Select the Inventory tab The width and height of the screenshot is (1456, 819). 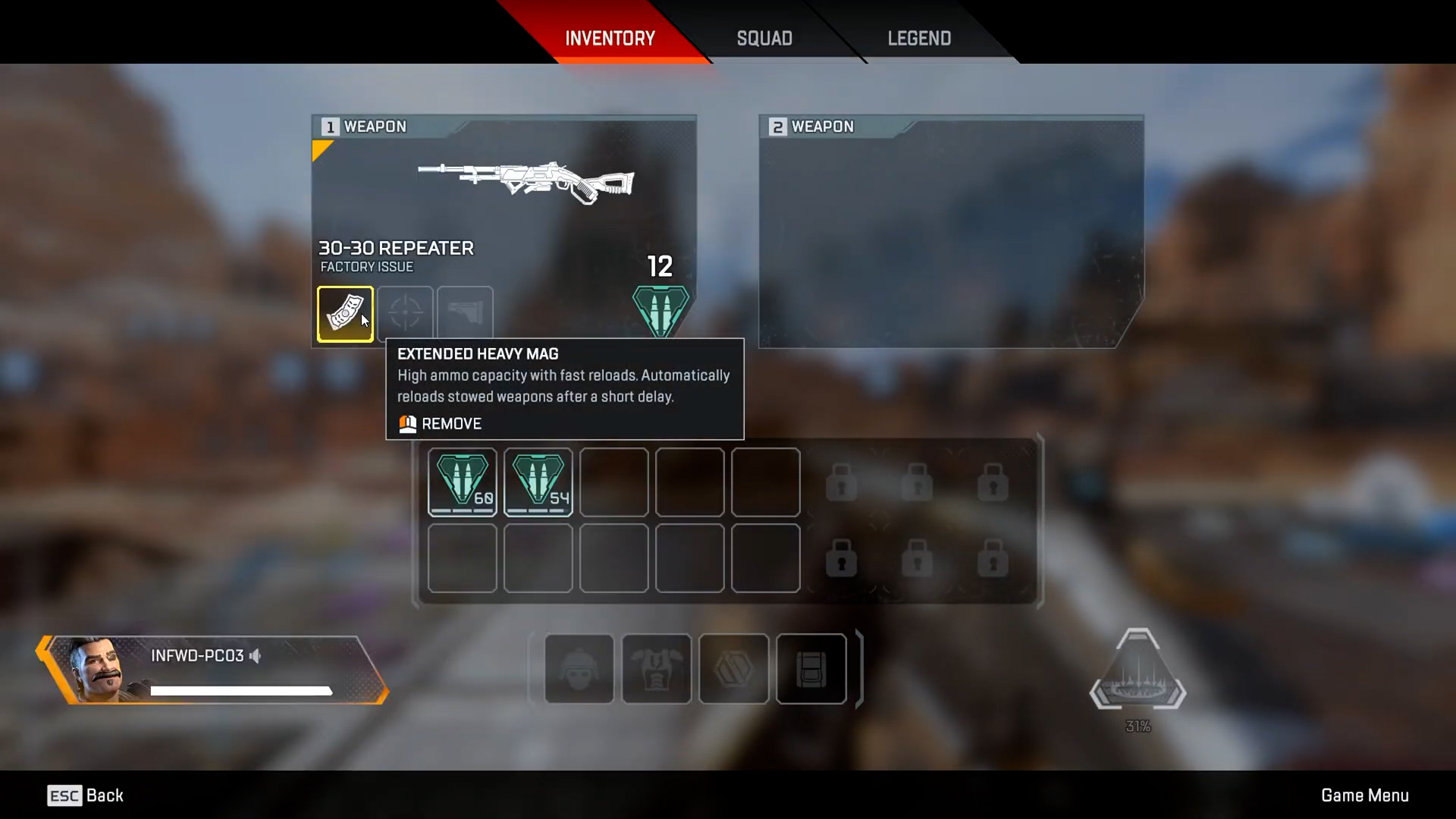pyautogui.click(x=610, y=38)
